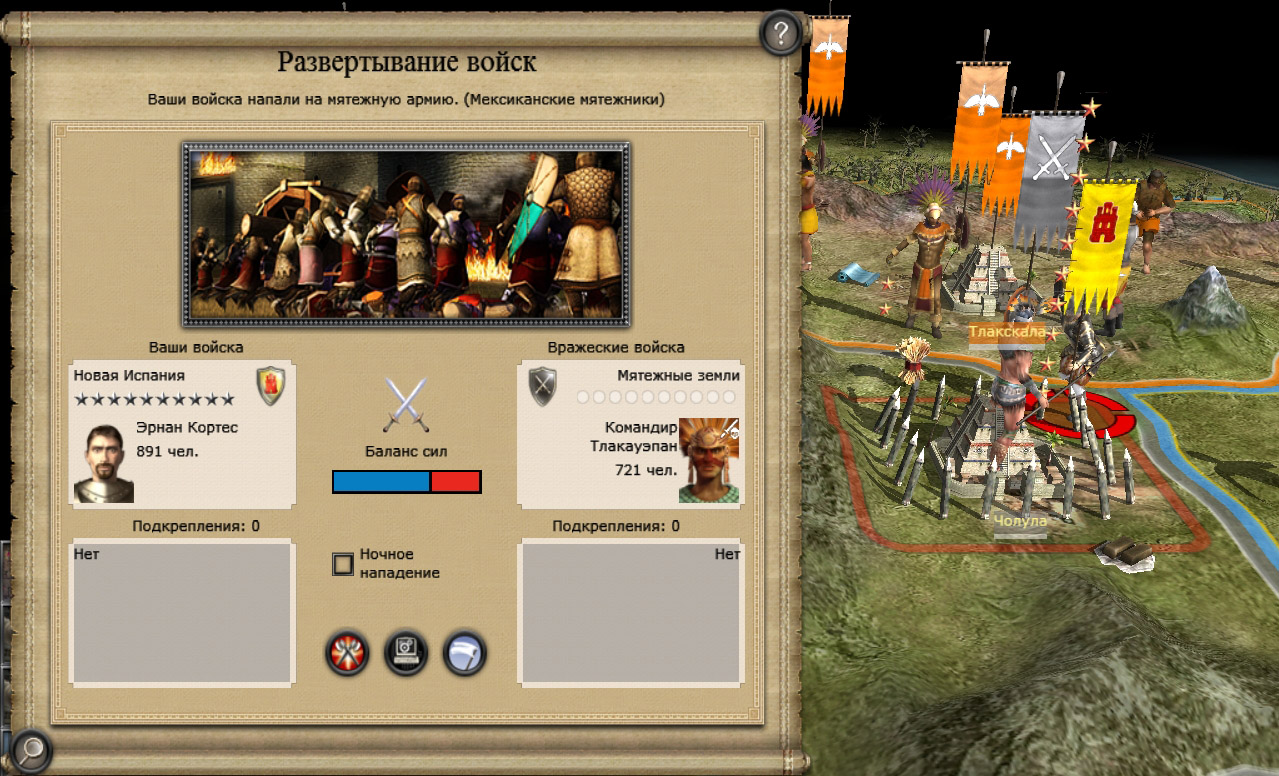This screenshot has width=1279, height=776.
Task: Toggle the Ночное нападение checkbox
Action: 343,564
